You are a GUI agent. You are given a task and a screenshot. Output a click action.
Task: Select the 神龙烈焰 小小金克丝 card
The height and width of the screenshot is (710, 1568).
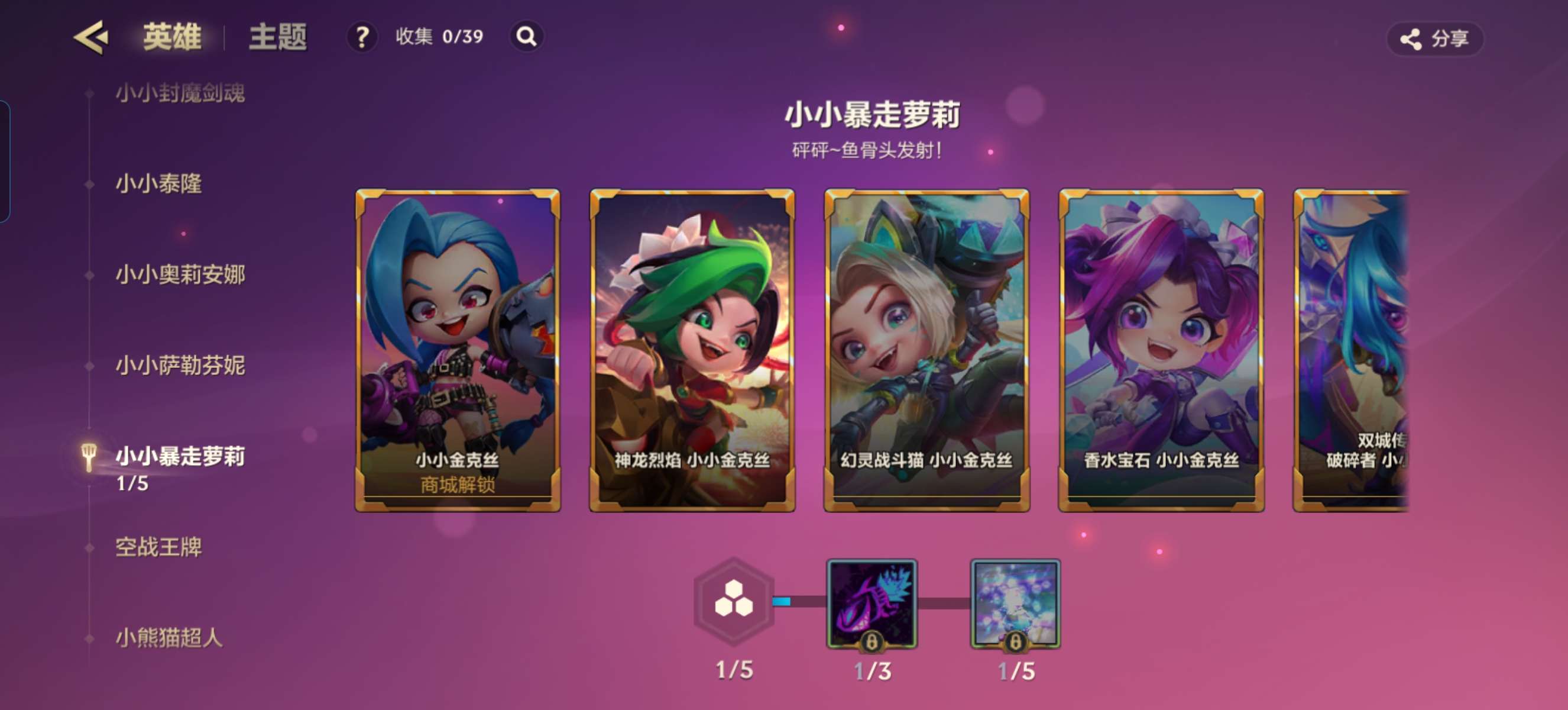(692, 350)
